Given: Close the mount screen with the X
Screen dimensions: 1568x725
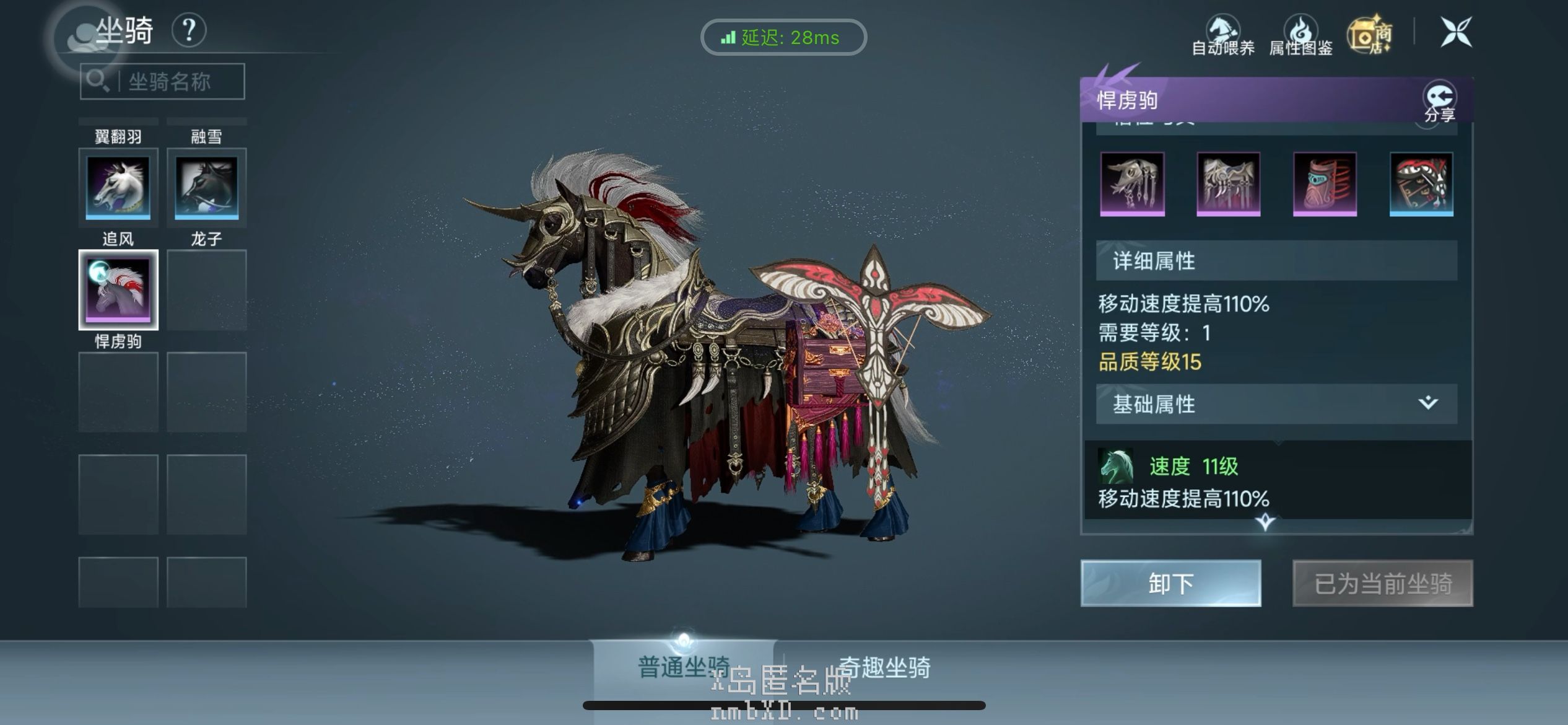Looking at the screenshot, I should (x=1455, y=32).
